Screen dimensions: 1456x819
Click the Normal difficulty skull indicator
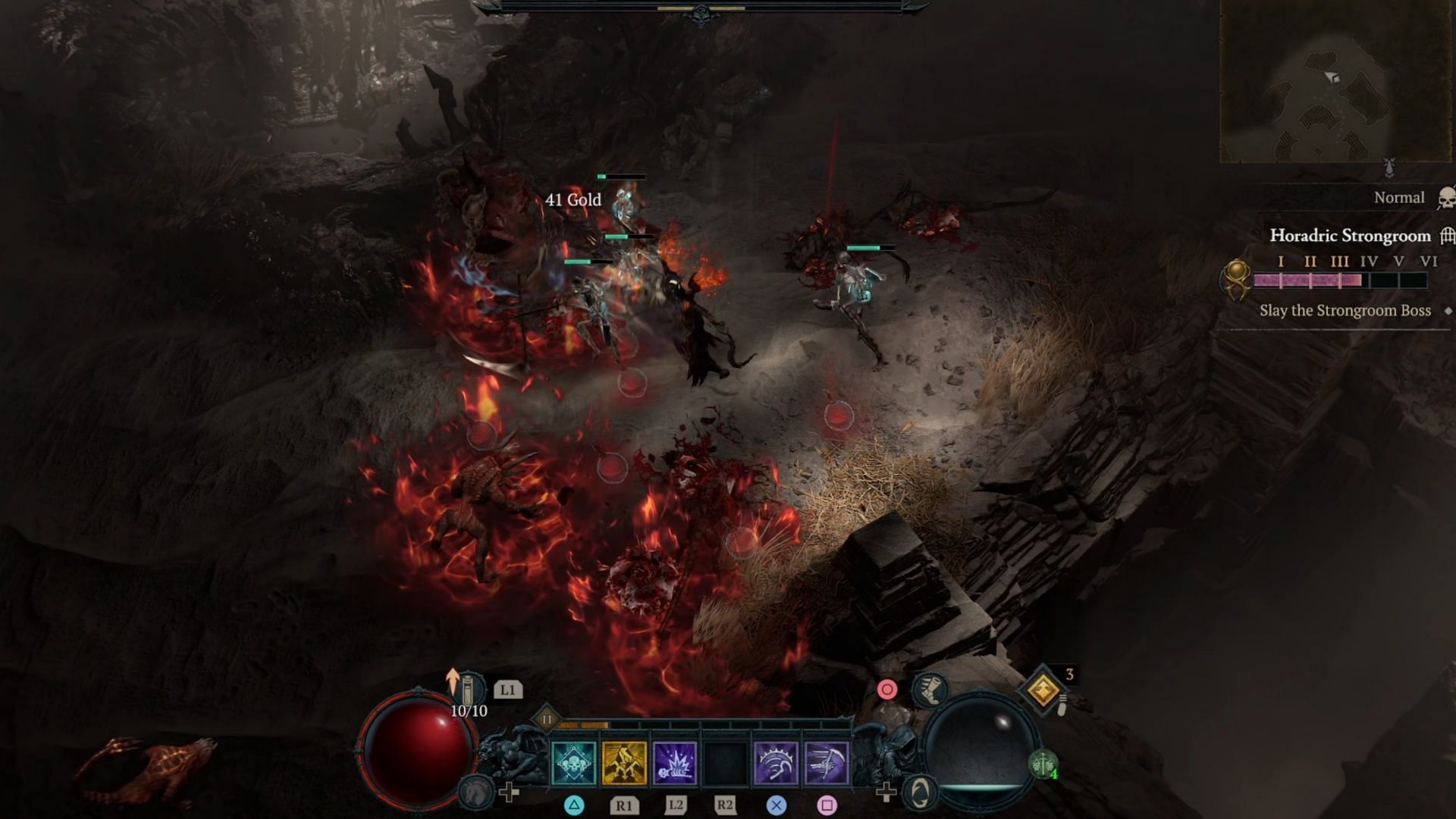click(1445, 199)
